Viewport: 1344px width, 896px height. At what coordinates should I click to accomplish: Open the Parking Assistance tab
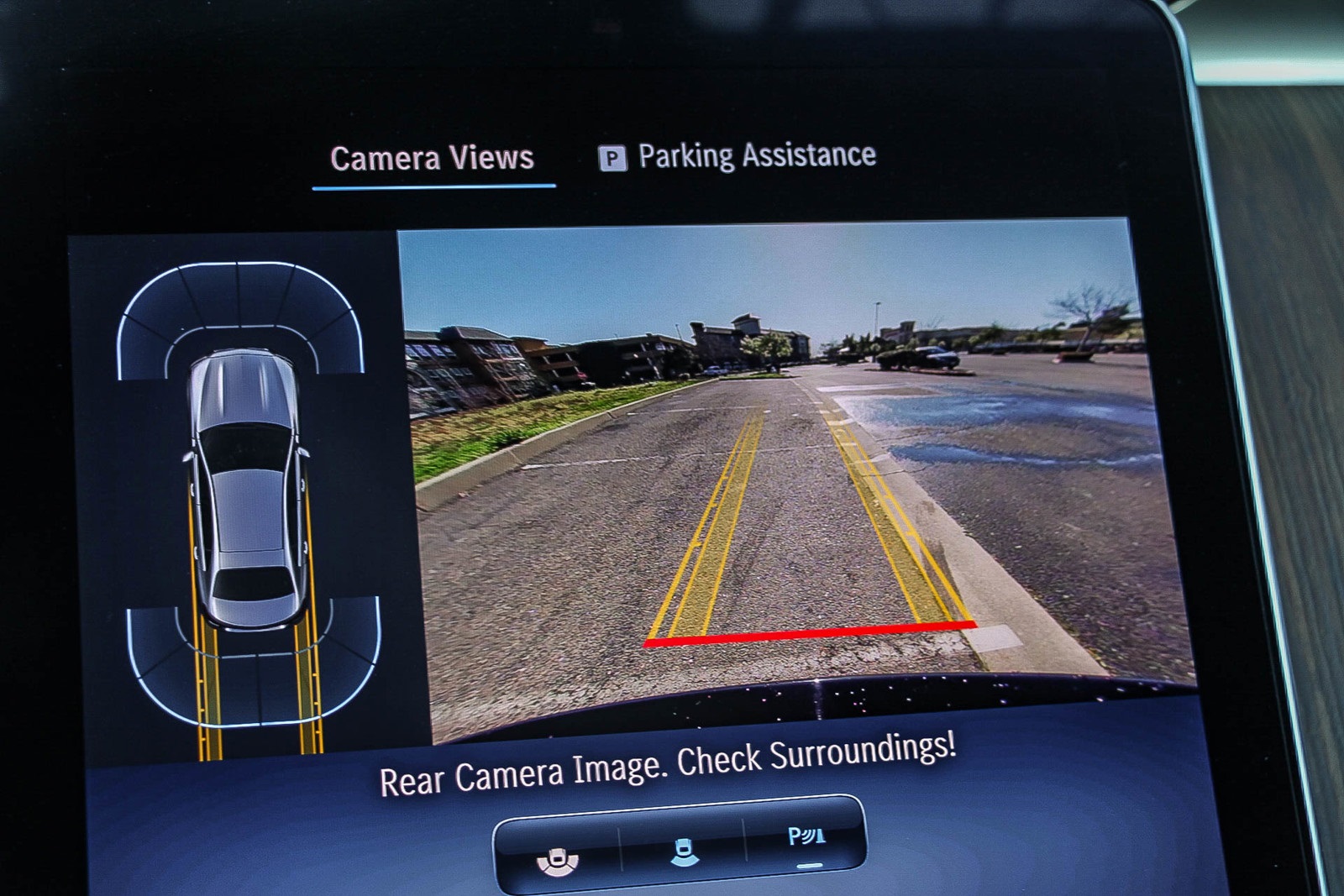738,156
